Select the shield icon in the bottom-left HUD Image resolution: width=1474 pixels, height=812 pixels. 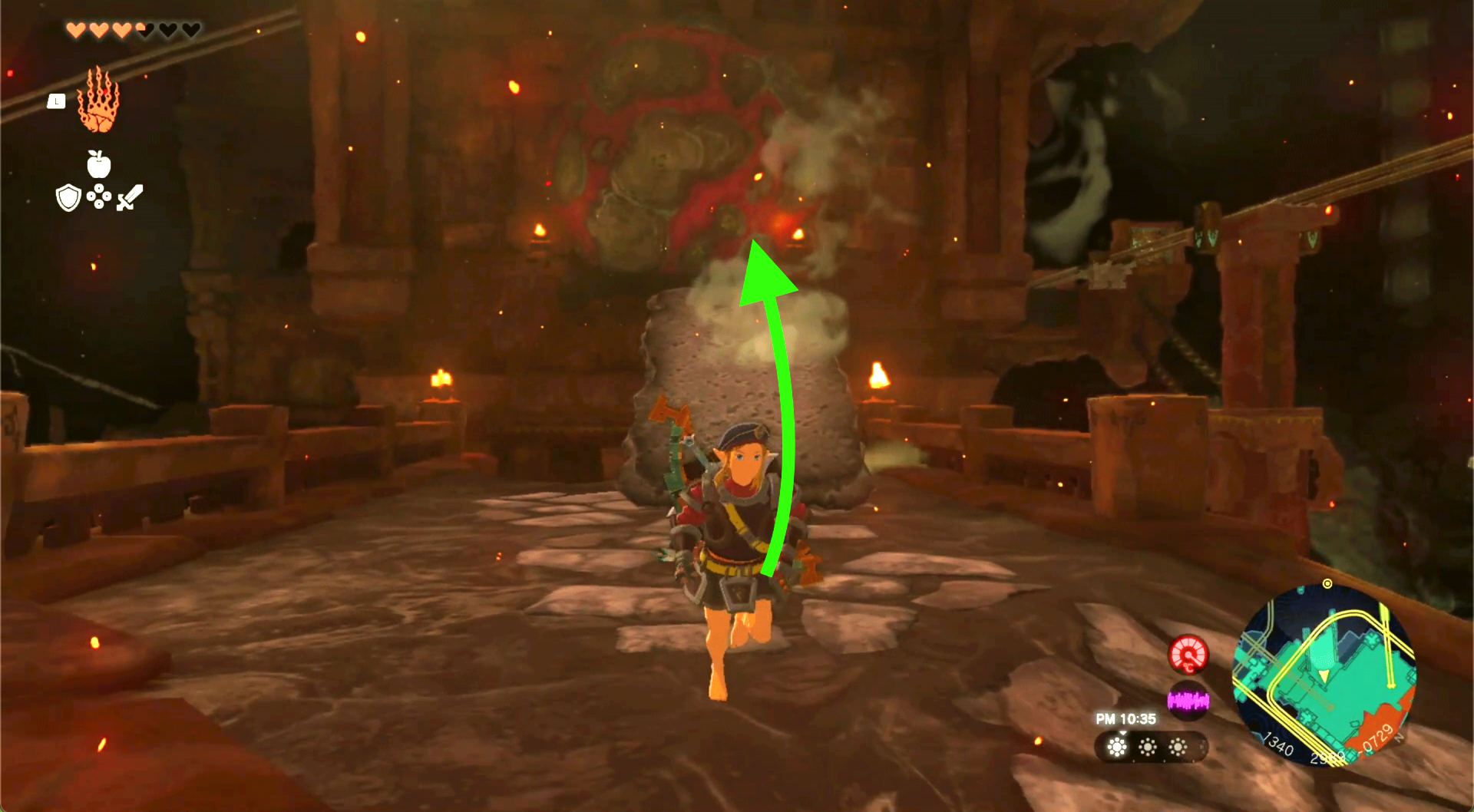click(68, 197)
